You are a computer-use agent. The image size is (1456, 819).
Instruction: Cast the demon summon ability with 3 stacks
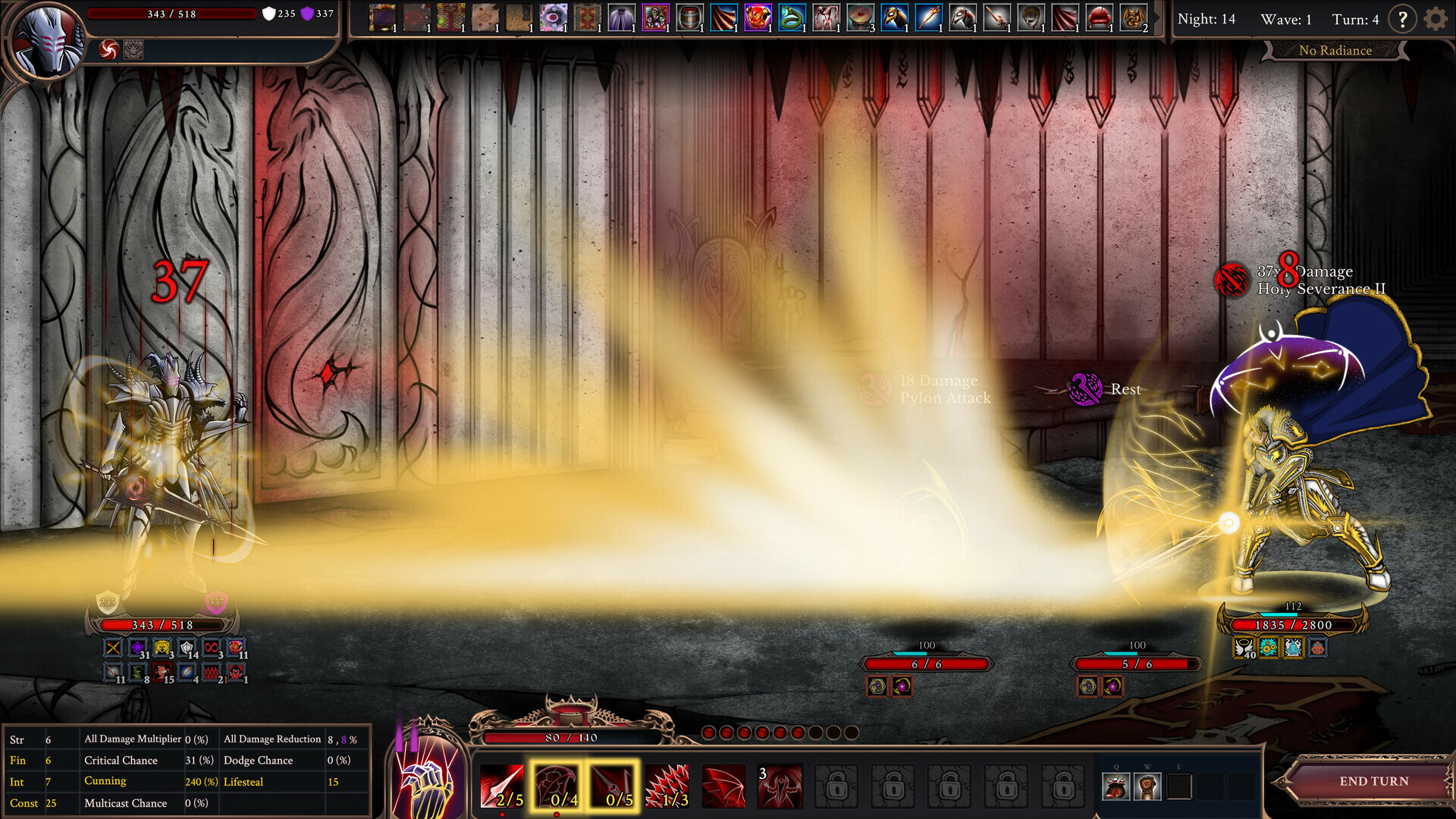click(780, 787)
